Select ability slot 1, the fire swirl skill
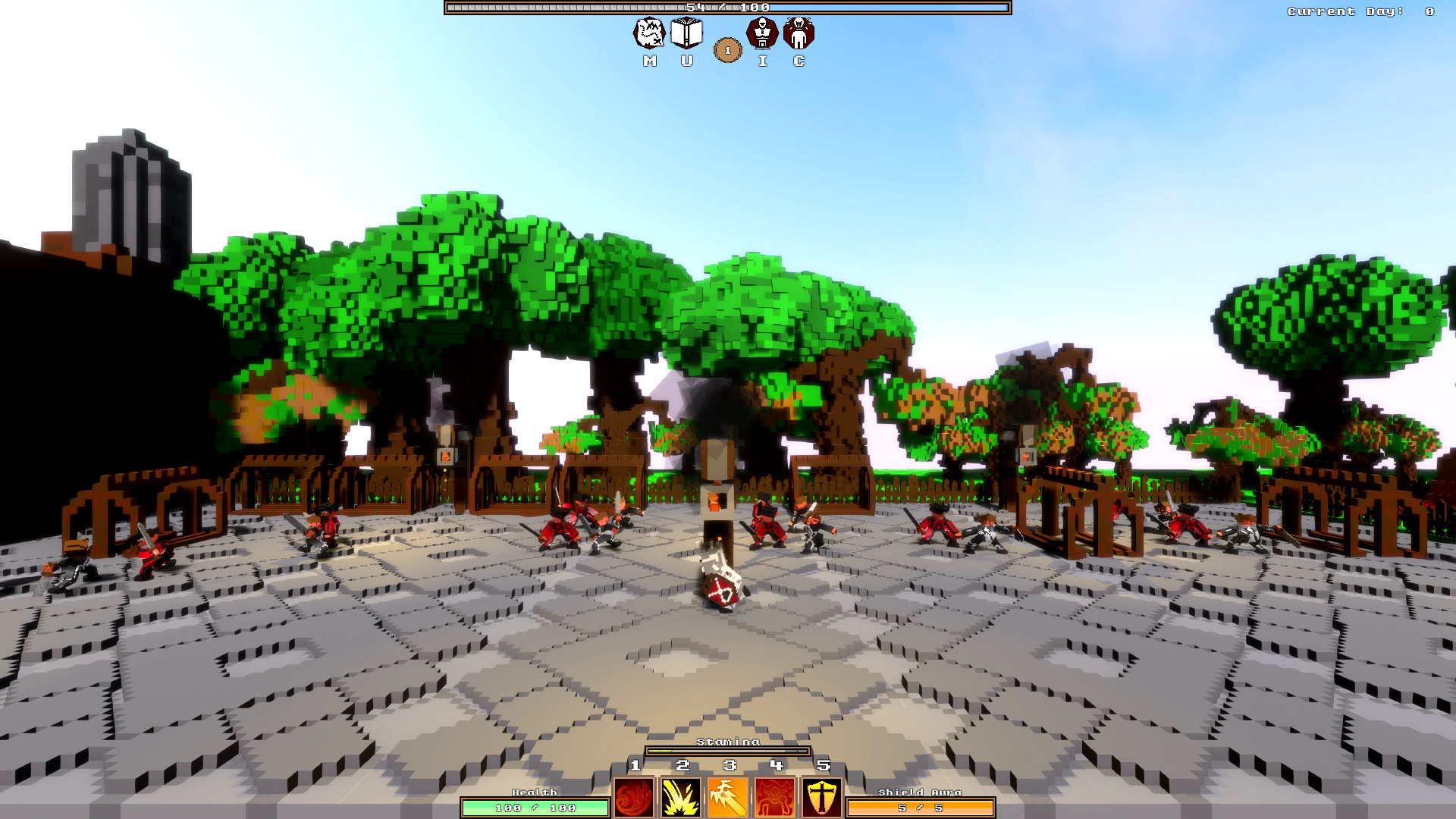This screenshot has width=1456, height=819. [x=635, y=795]
